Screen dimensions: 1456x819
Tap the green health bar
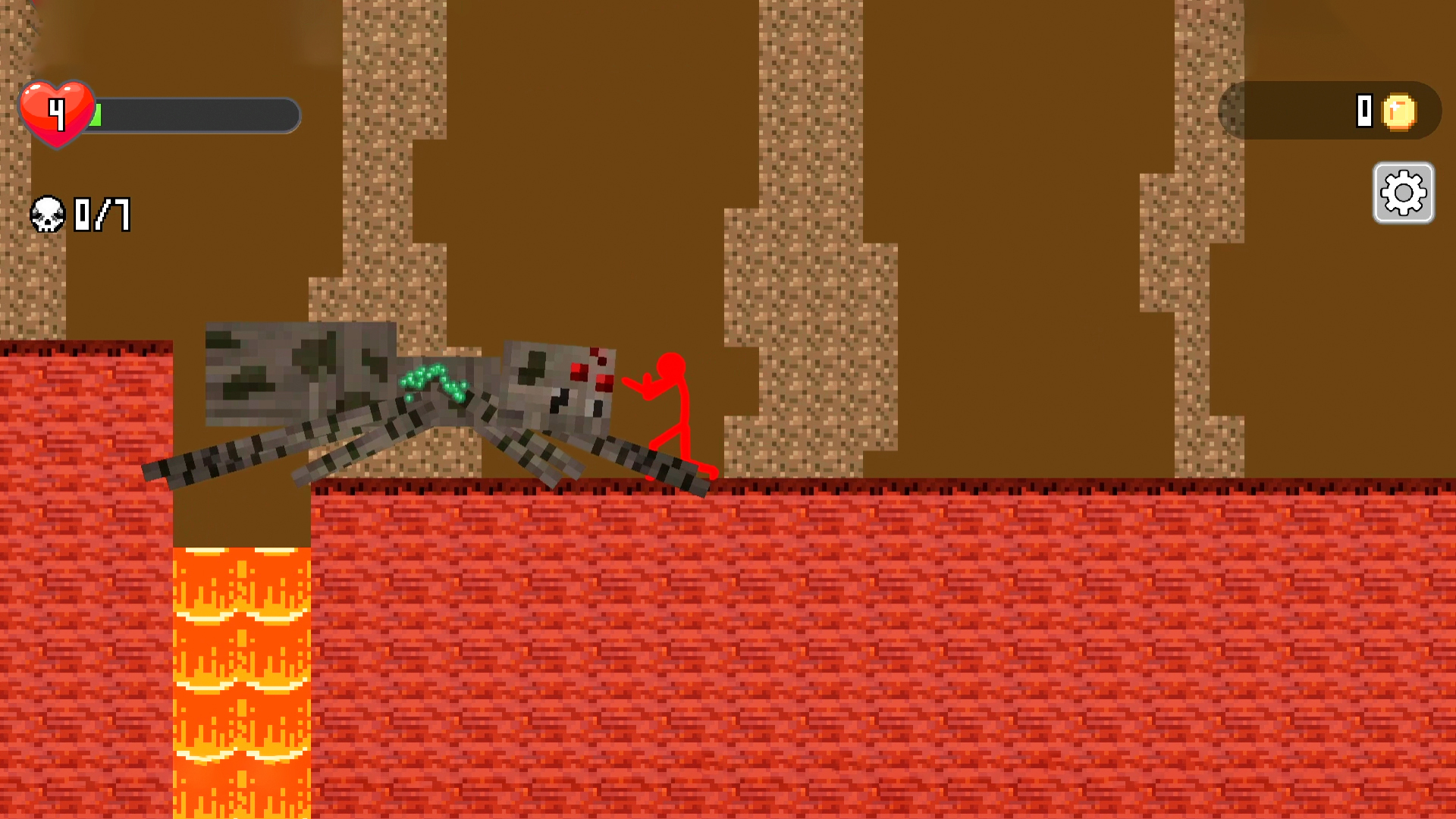(x=95, y=115)
